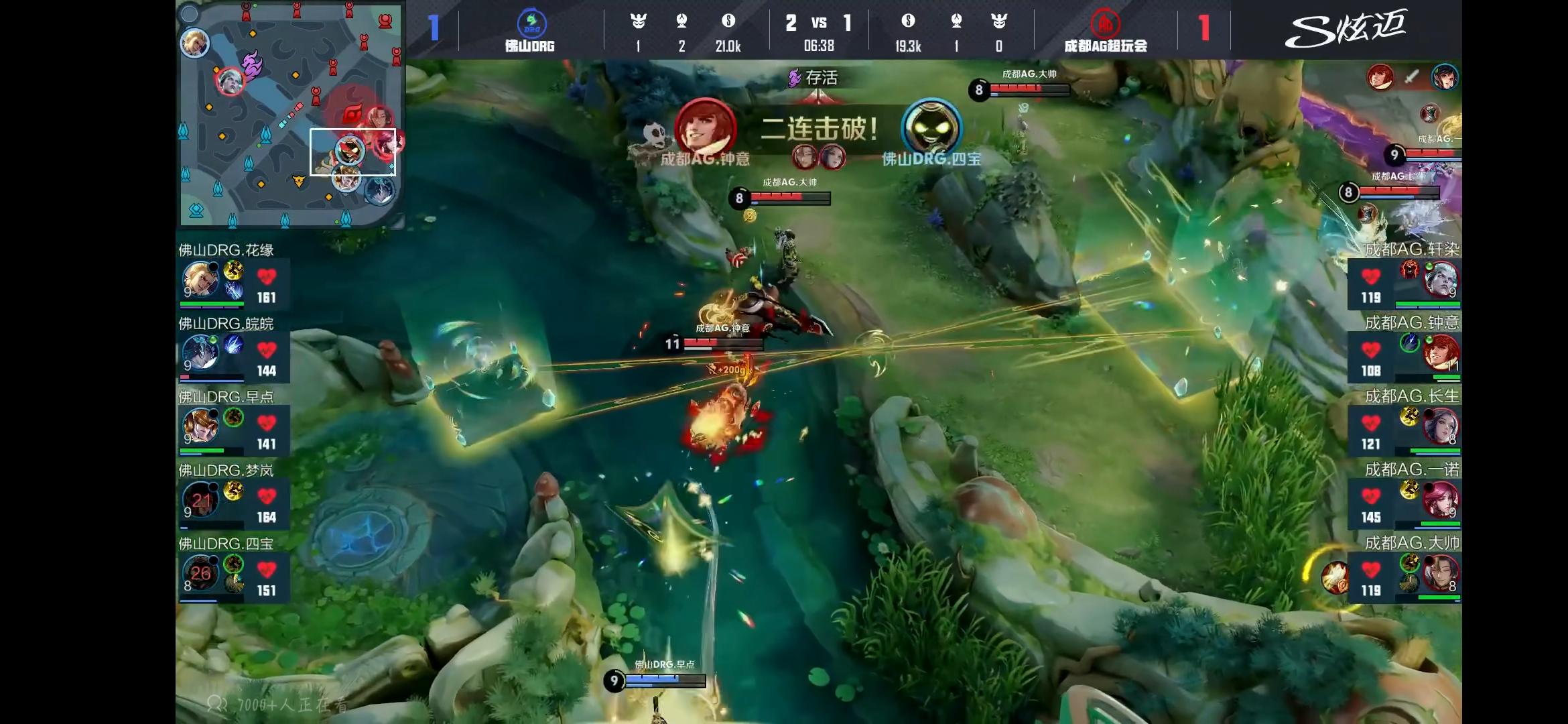Select 成都AG.轩染 hero portrait
Screen dimensions: 1568x724
coord(1439,280)
